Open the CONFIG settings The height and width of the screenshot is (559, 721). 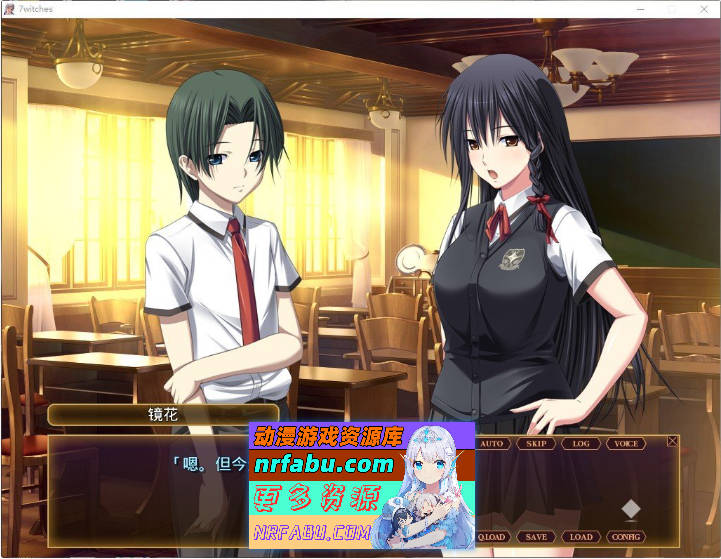click(x=626, y=537)
